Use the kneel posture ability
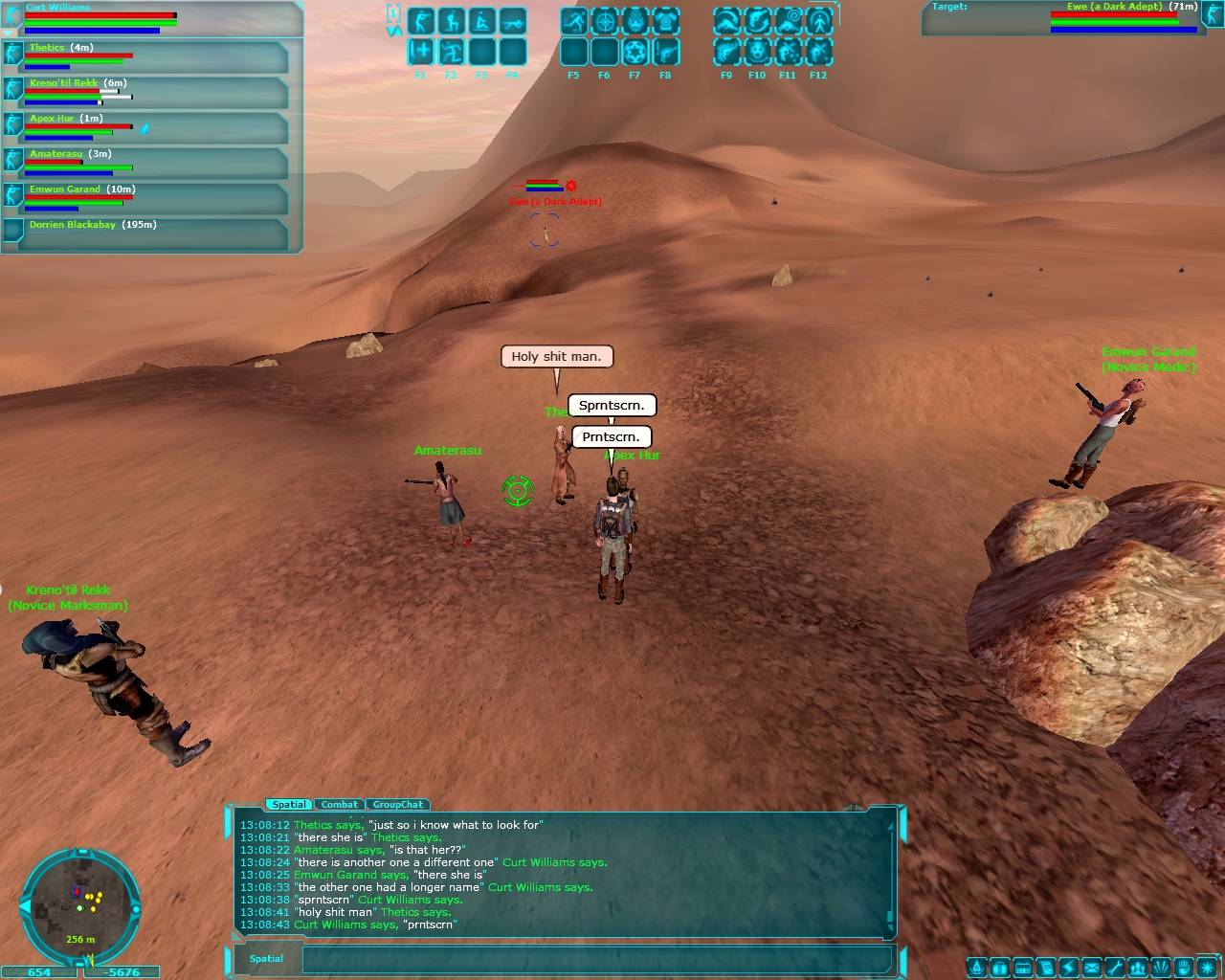 pos(452,21)
